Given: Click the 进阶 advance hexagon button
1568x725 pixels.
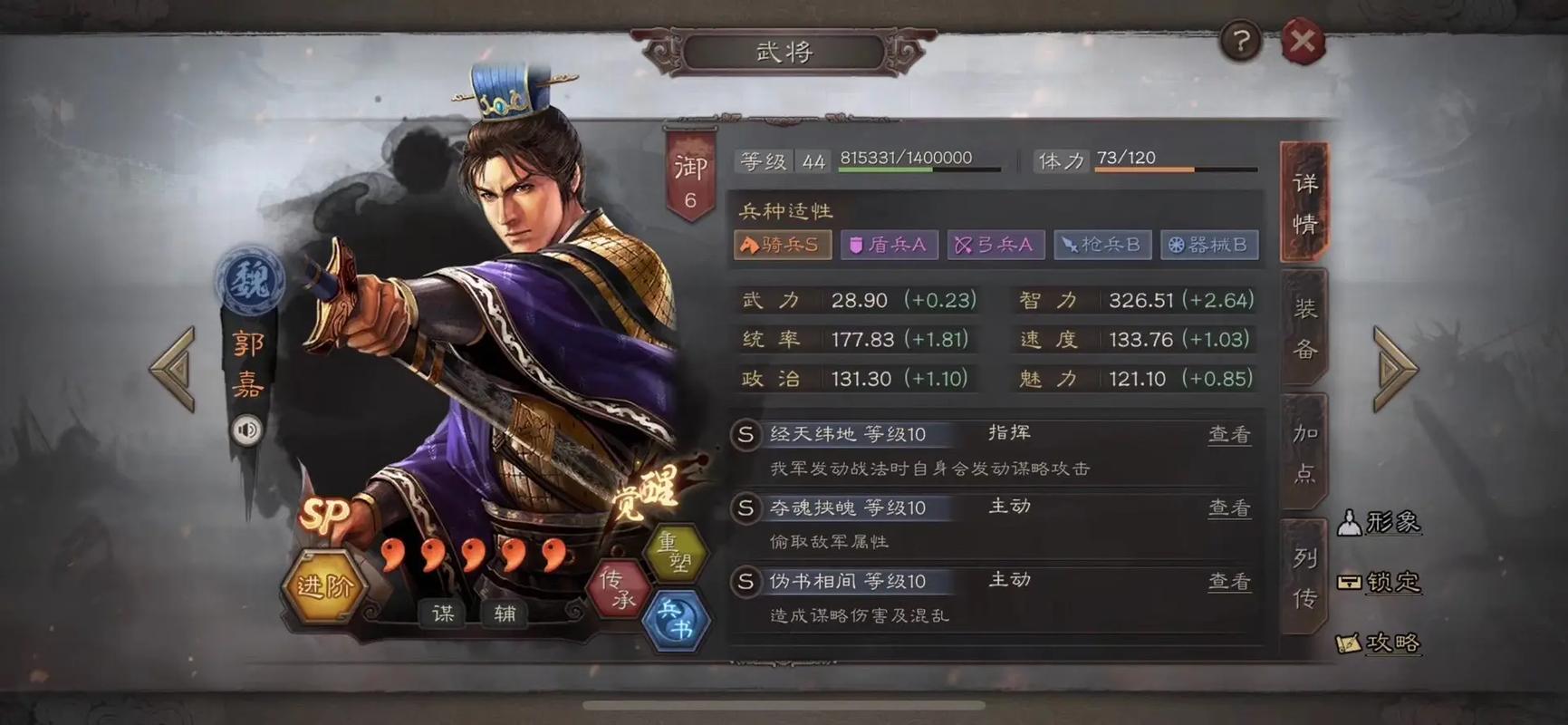Looking at the screenshot, I should (324, 586).
